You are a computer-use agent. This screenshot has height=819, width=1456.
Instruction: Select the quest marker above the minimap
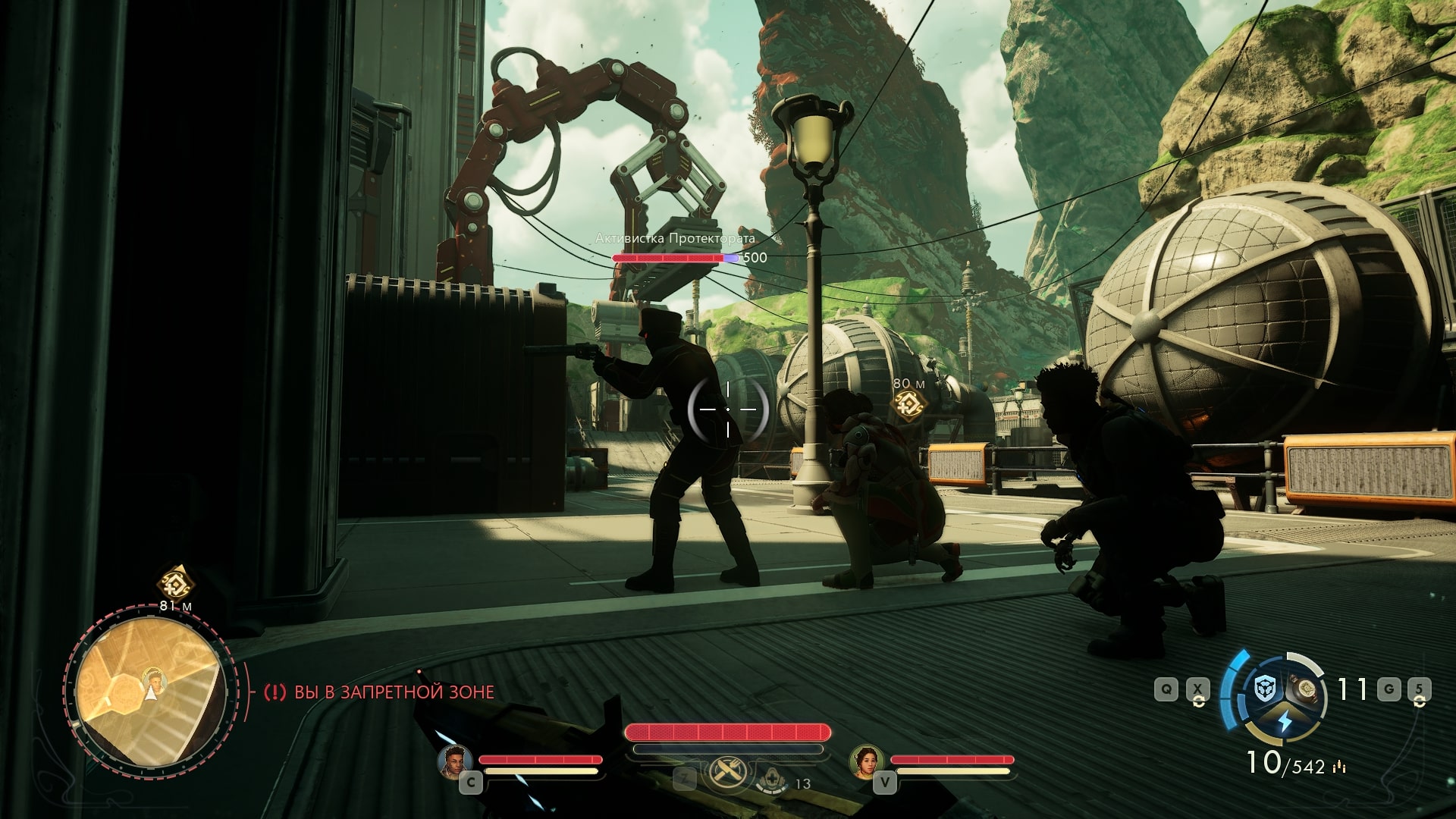175,583
